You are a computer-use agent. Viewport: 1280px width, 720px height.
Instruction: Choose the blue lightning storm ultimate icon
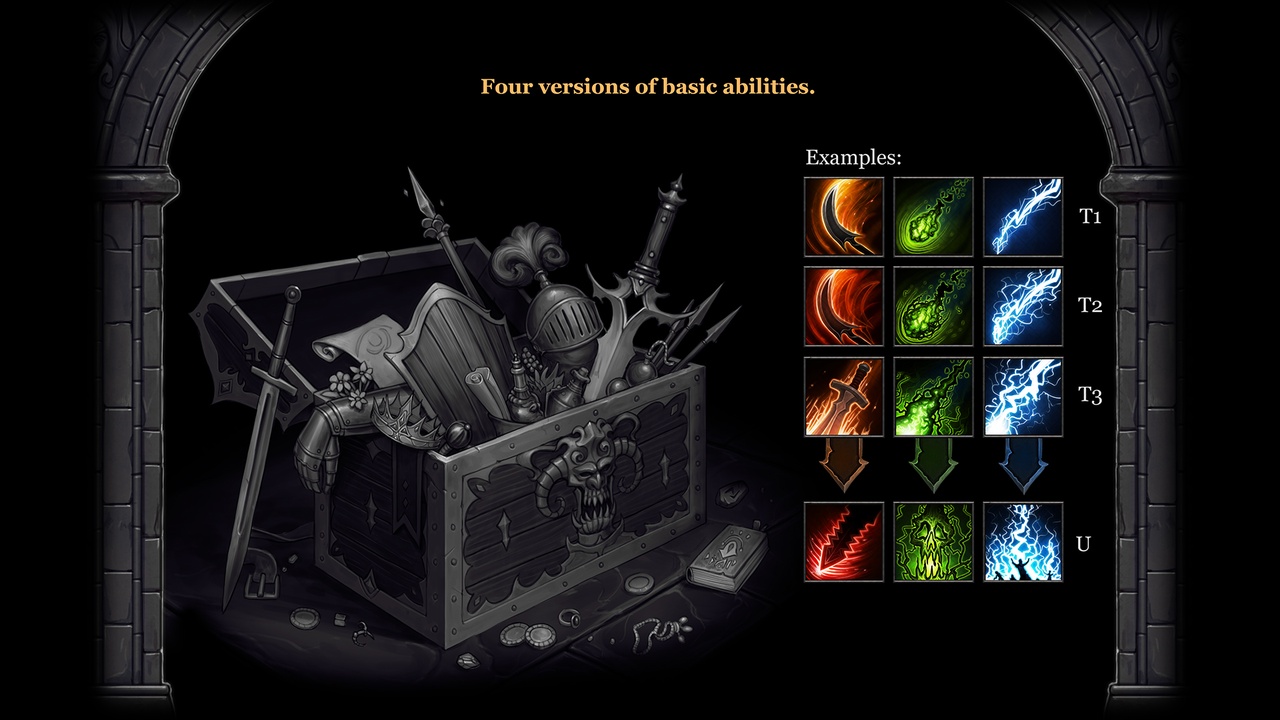click(1023, 542)
